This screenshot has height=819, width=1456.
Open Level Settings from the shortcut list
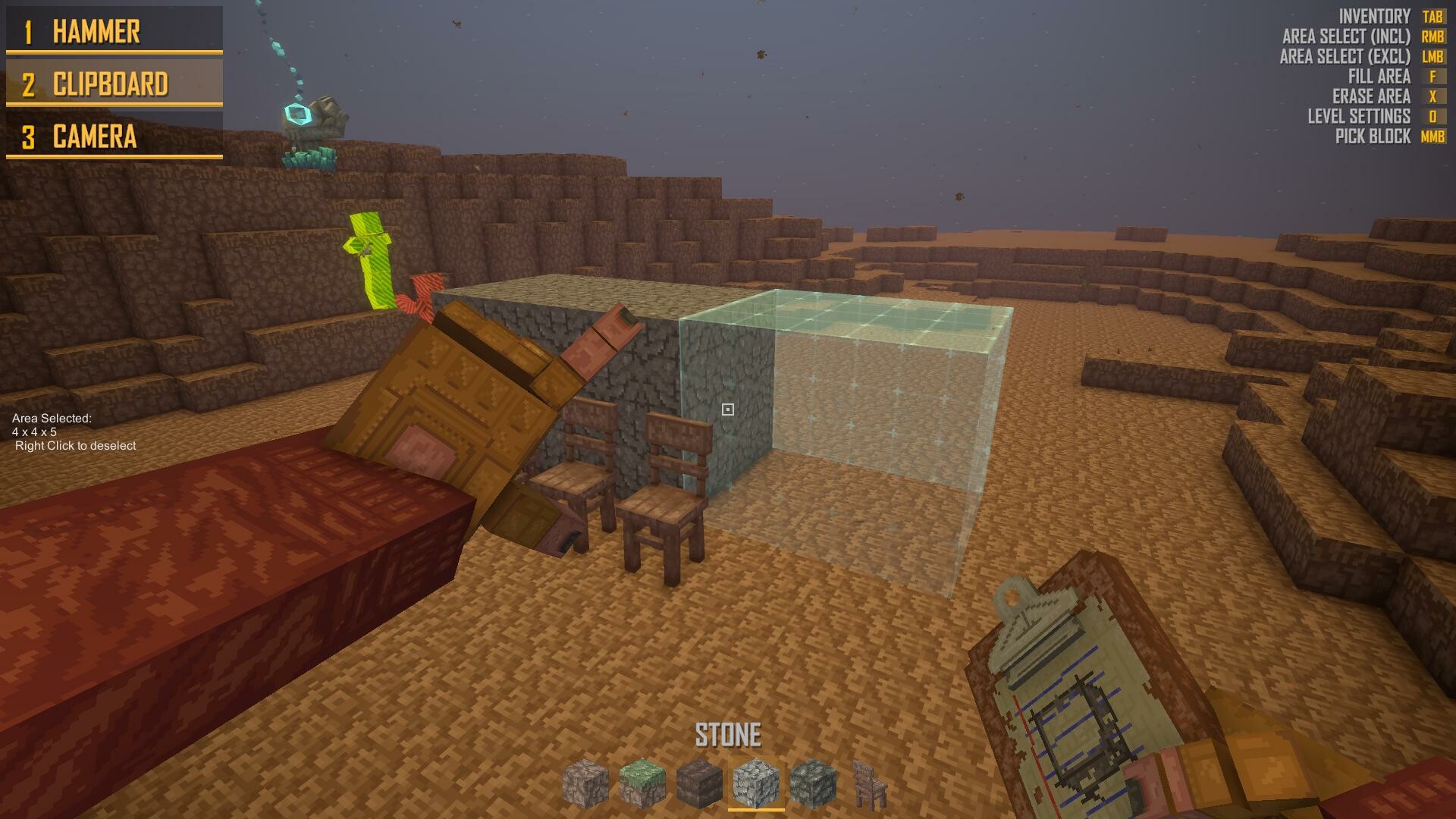pos(1358,117)
